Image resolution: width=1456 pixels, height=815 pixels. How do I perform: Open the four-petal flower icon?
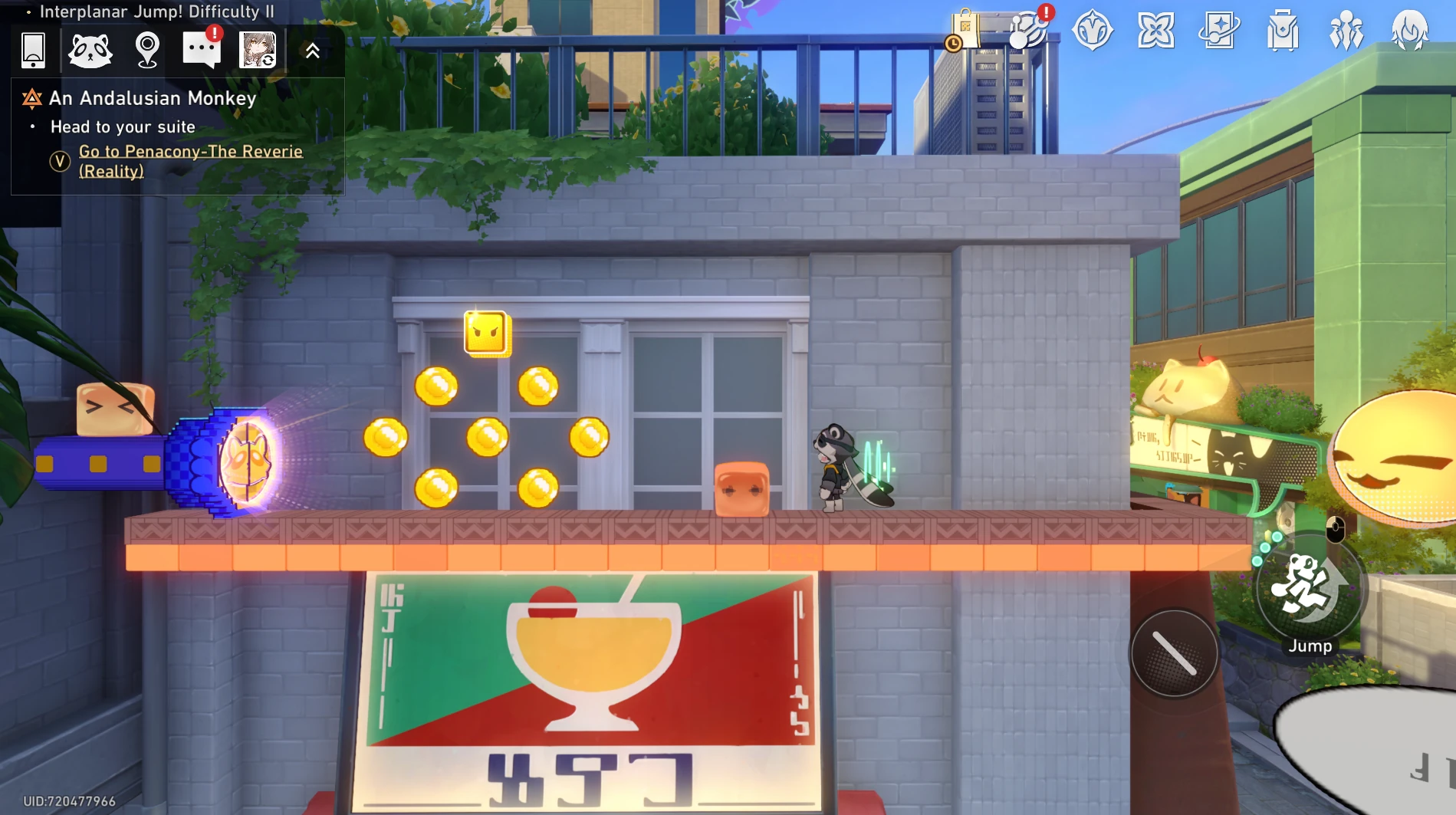pos(1155,31)
